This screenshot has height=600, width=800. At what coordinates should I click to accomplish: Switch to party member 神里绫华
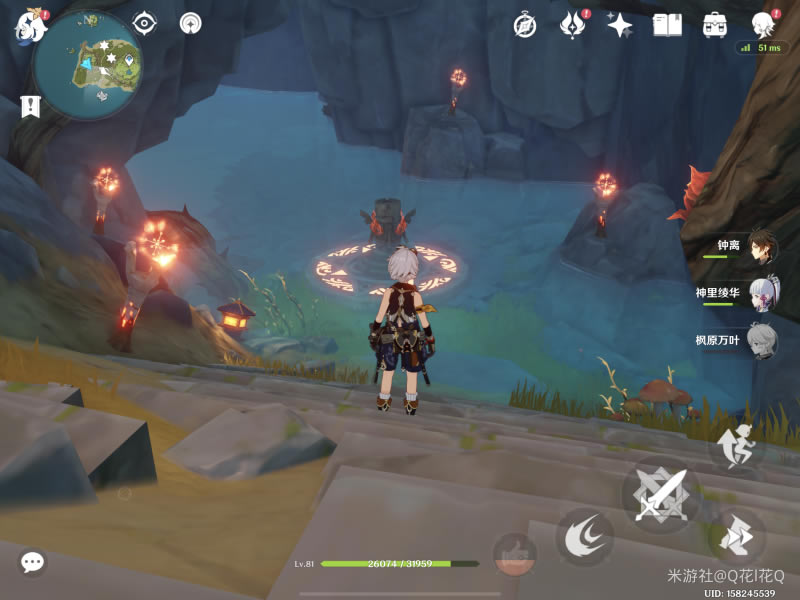762,293
